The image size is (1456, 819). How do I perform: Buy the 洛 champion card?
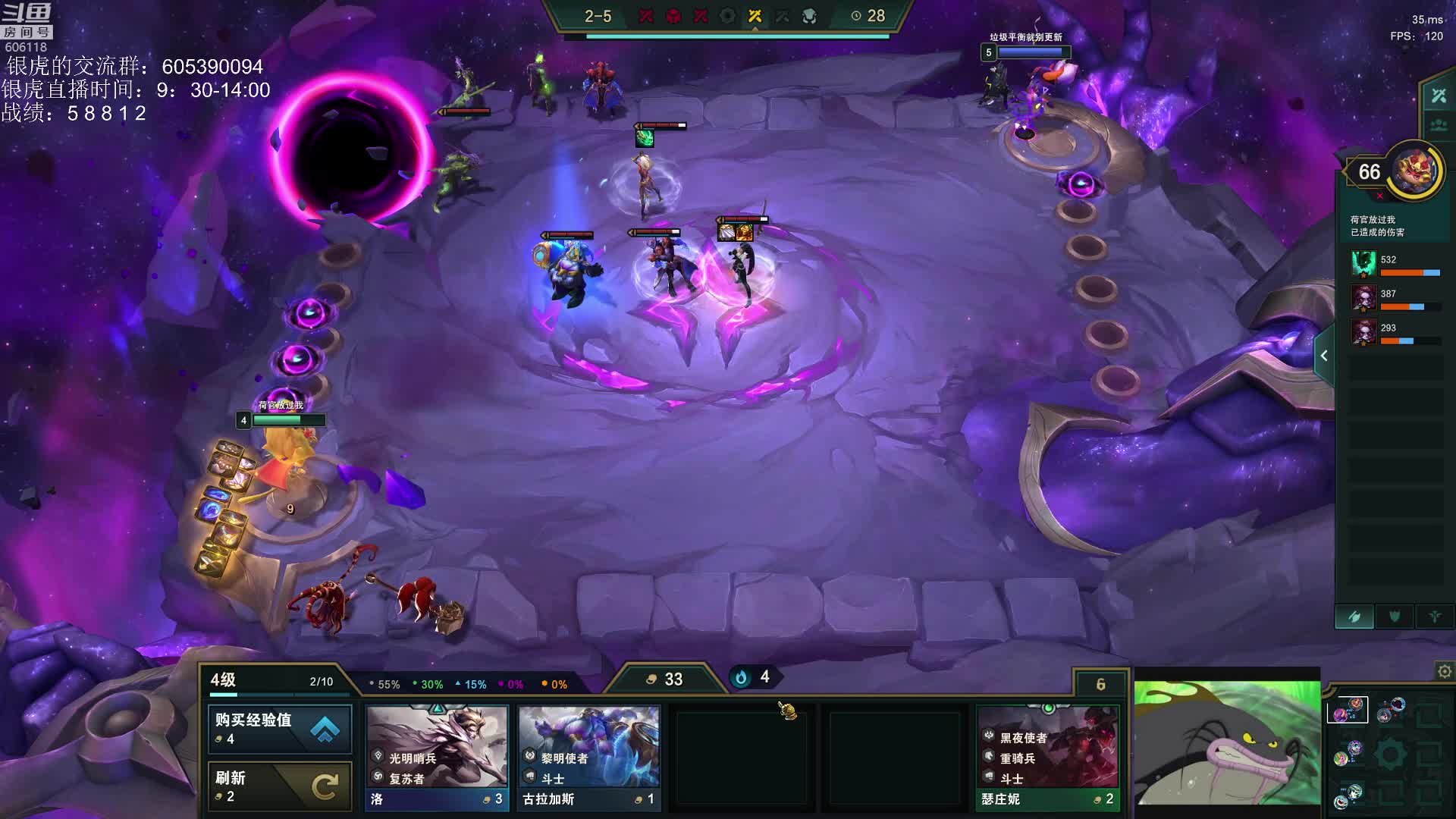[438, 758]
